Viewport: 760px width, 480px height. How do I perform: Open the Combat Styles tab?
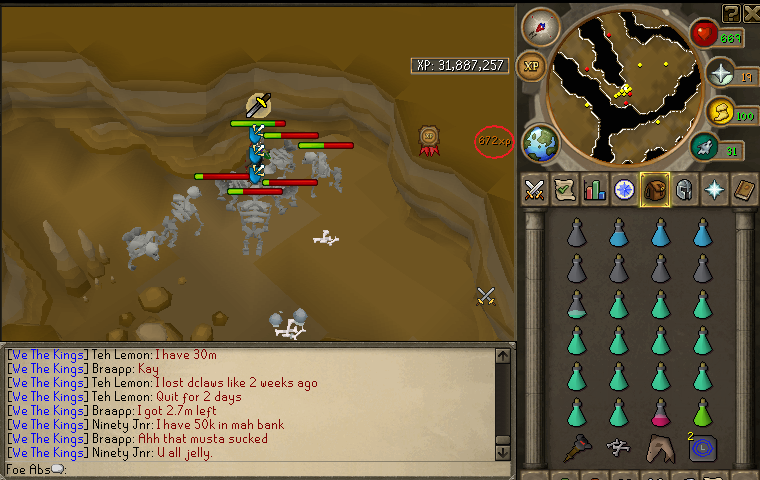(x=534, y=189)
